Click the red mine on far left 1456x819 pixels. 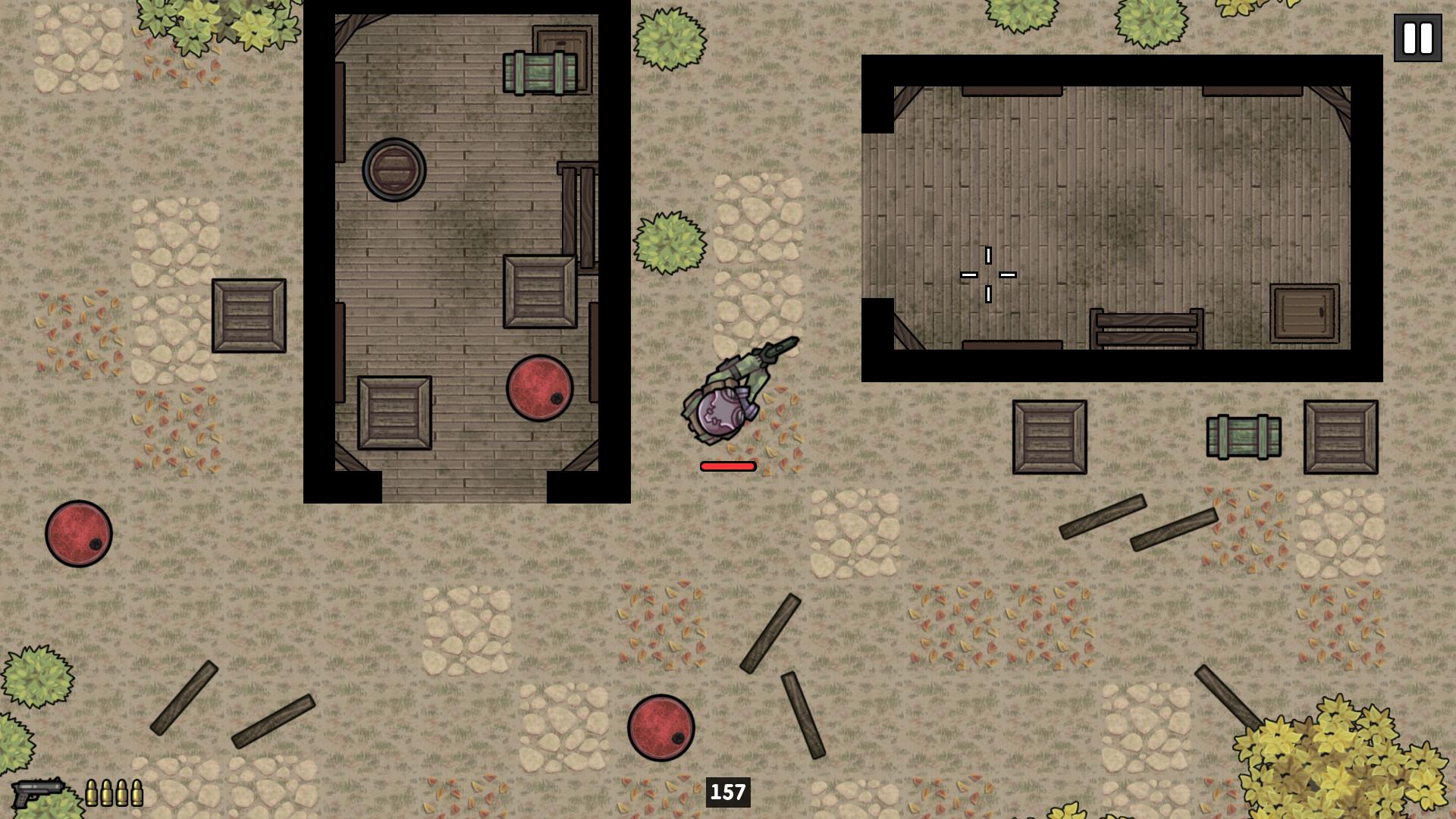click(78, 533)
